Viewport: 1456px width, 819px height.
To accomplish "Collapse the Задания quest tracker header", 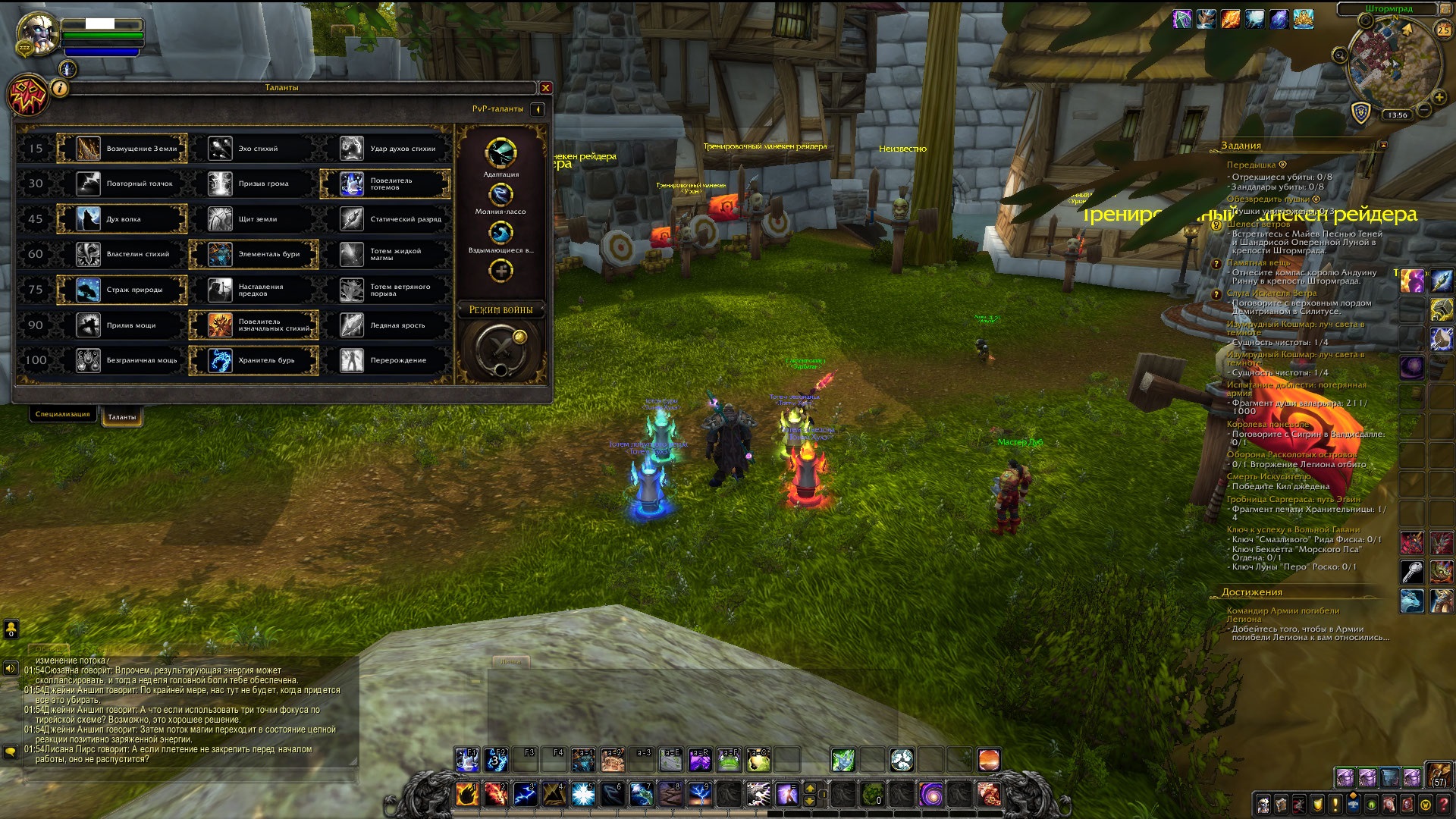I will 1383,145.
